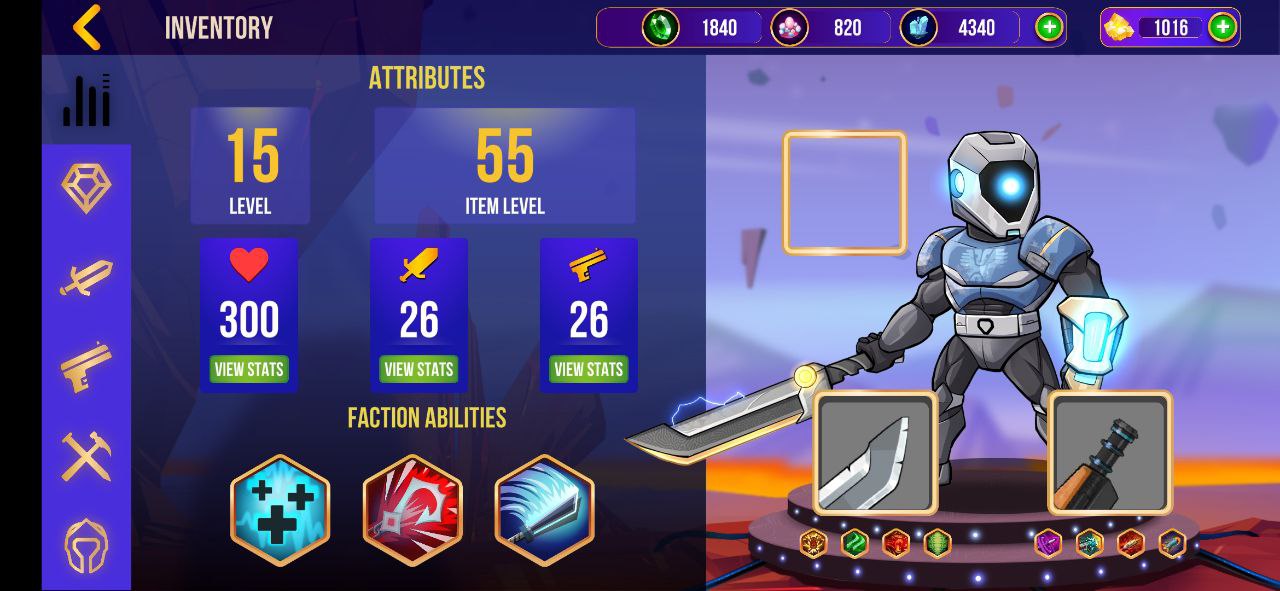Tap the blue crystal currency icon
The width and height of the screenshot is (1280, 591).
coord(919,28)
